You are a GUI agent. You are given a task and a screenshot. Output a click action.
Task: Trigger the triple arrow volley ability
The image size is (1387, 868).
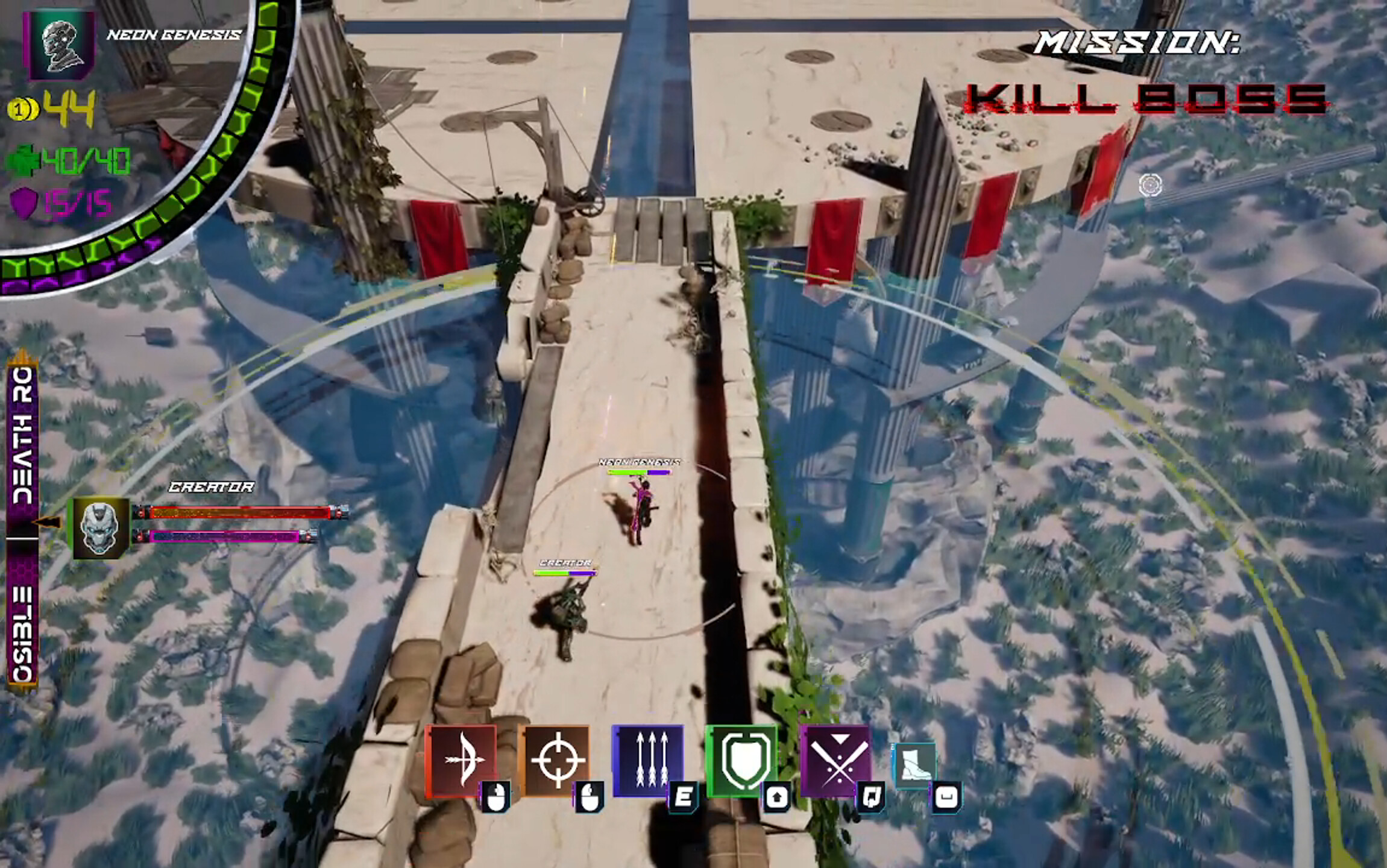[651, 759]
